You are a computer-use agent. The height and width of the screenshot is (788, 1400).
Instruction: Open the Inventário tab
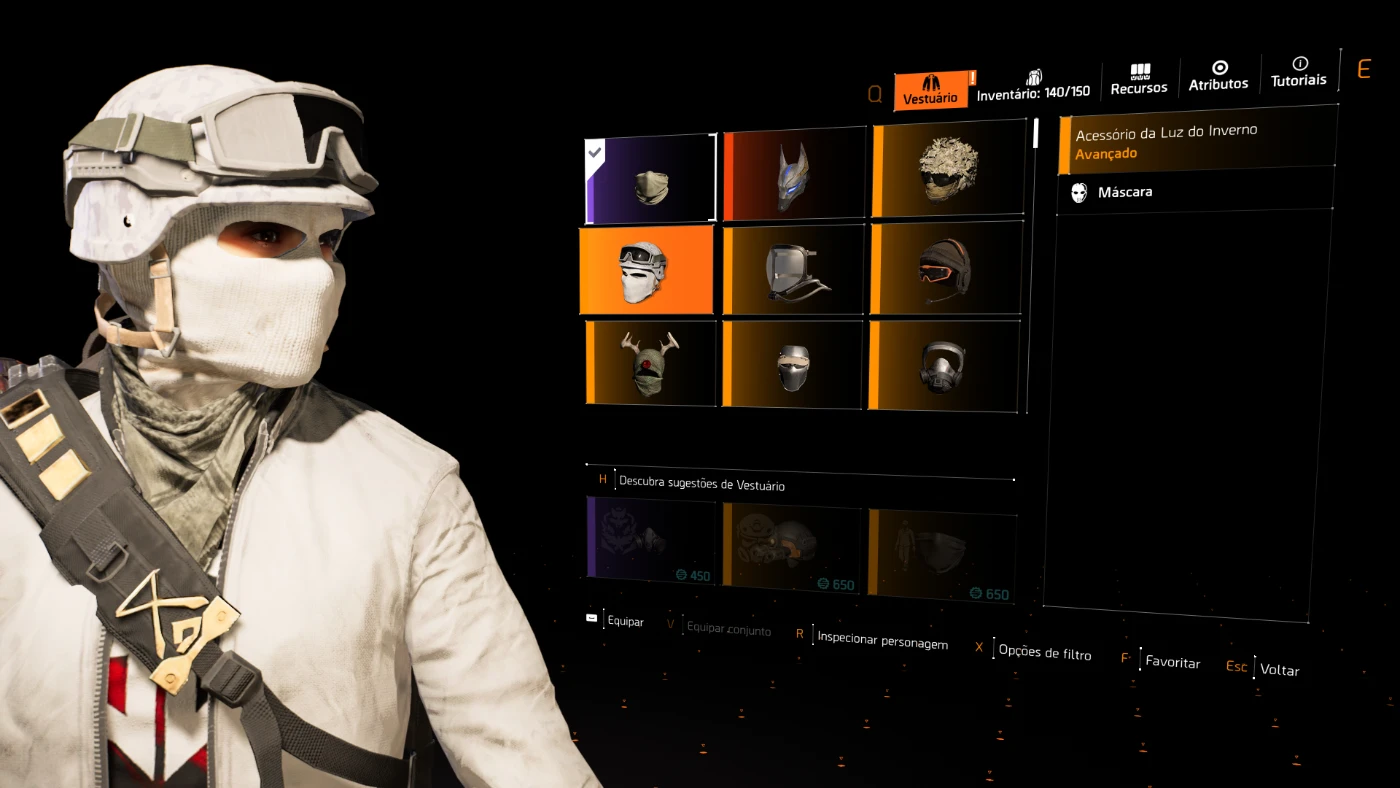pyautogui.click(x=1033, y=85)
